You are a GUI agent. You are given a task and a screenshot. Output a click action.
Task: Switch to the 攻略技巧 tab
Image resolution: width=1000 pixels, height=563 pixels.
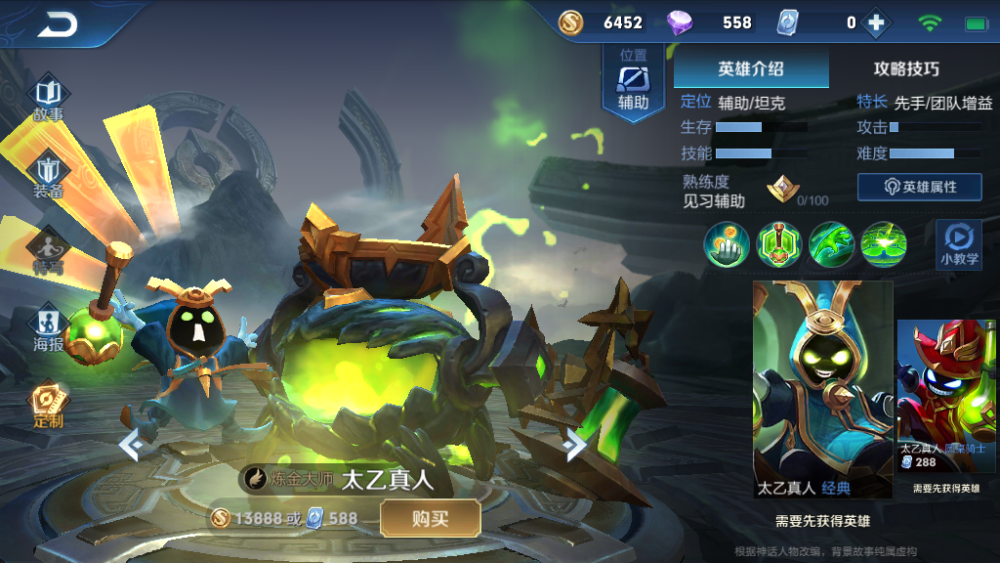pyautogui.click(x=906, y=69)
